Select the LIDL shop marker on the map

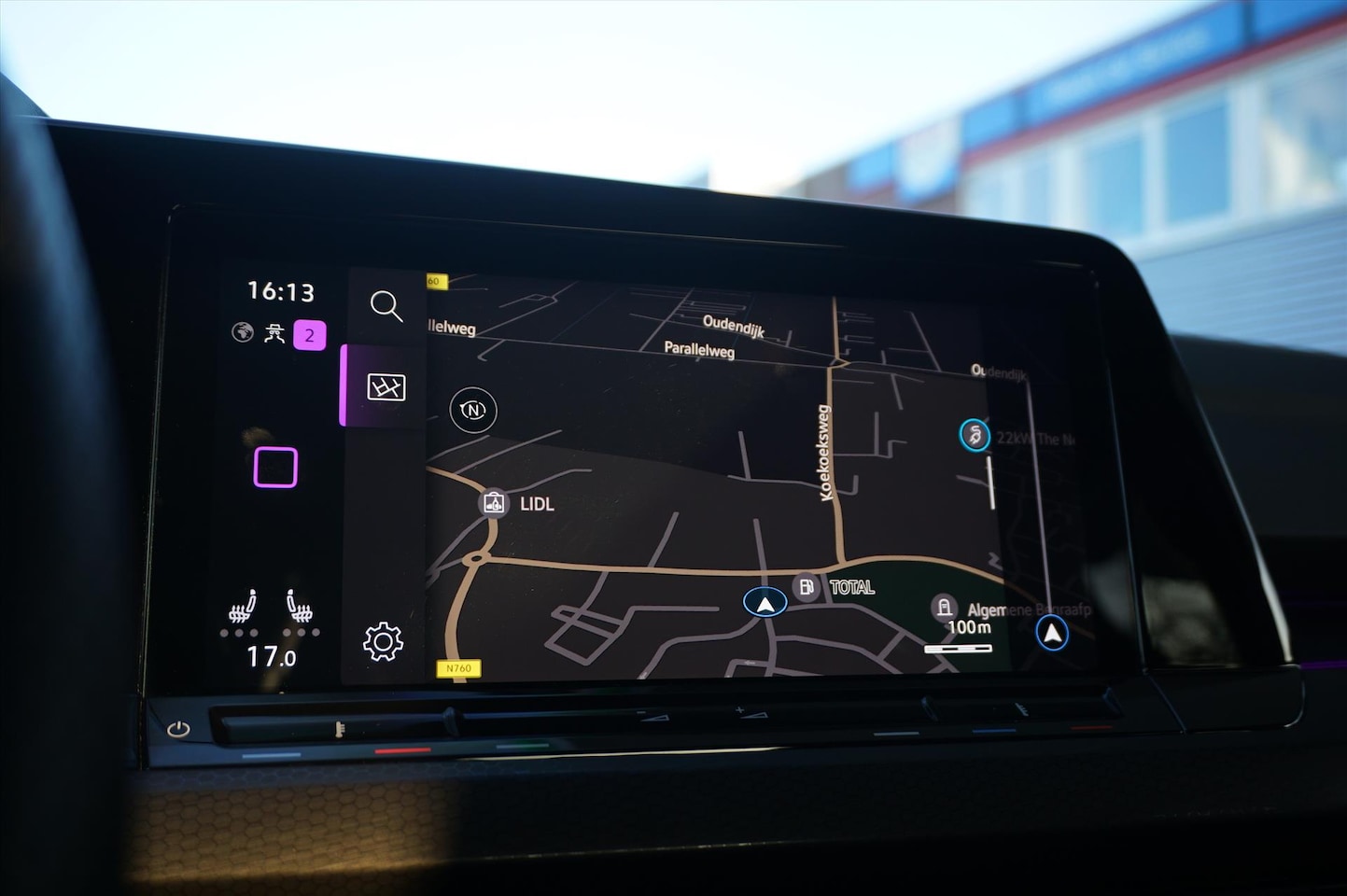494,503
